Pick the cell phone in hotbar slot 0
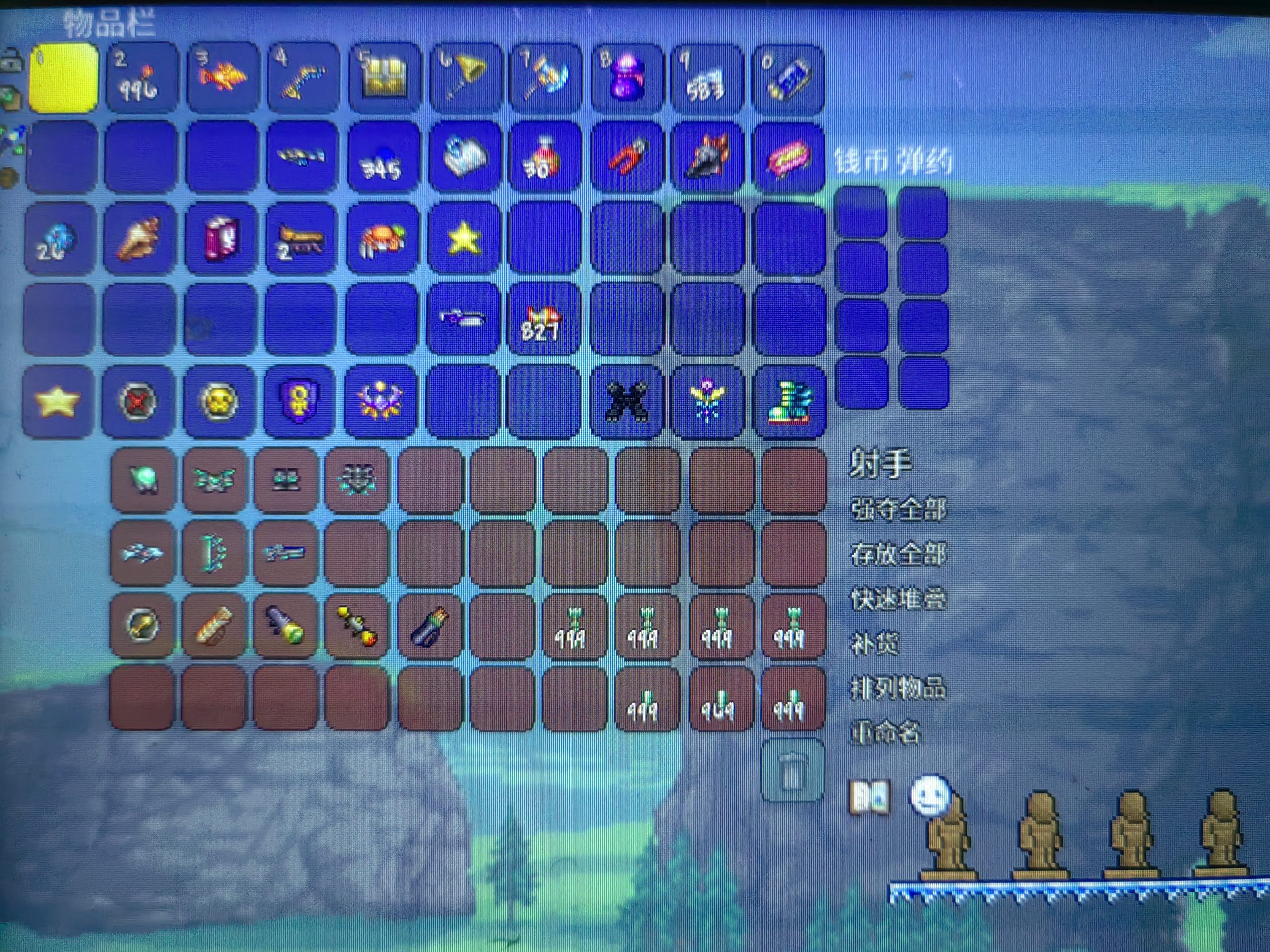 789,79
